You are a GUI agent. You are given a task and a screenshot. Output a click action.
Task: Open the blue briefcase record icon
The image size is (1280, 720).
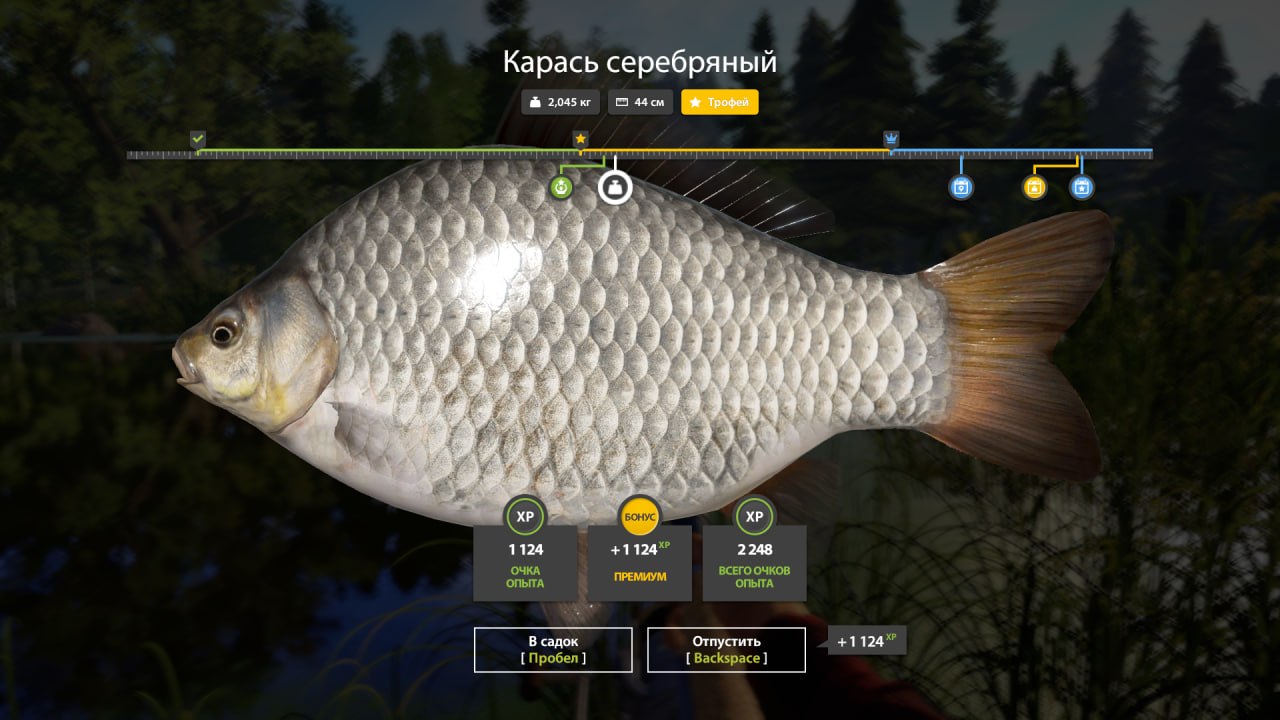coord(961,187)
